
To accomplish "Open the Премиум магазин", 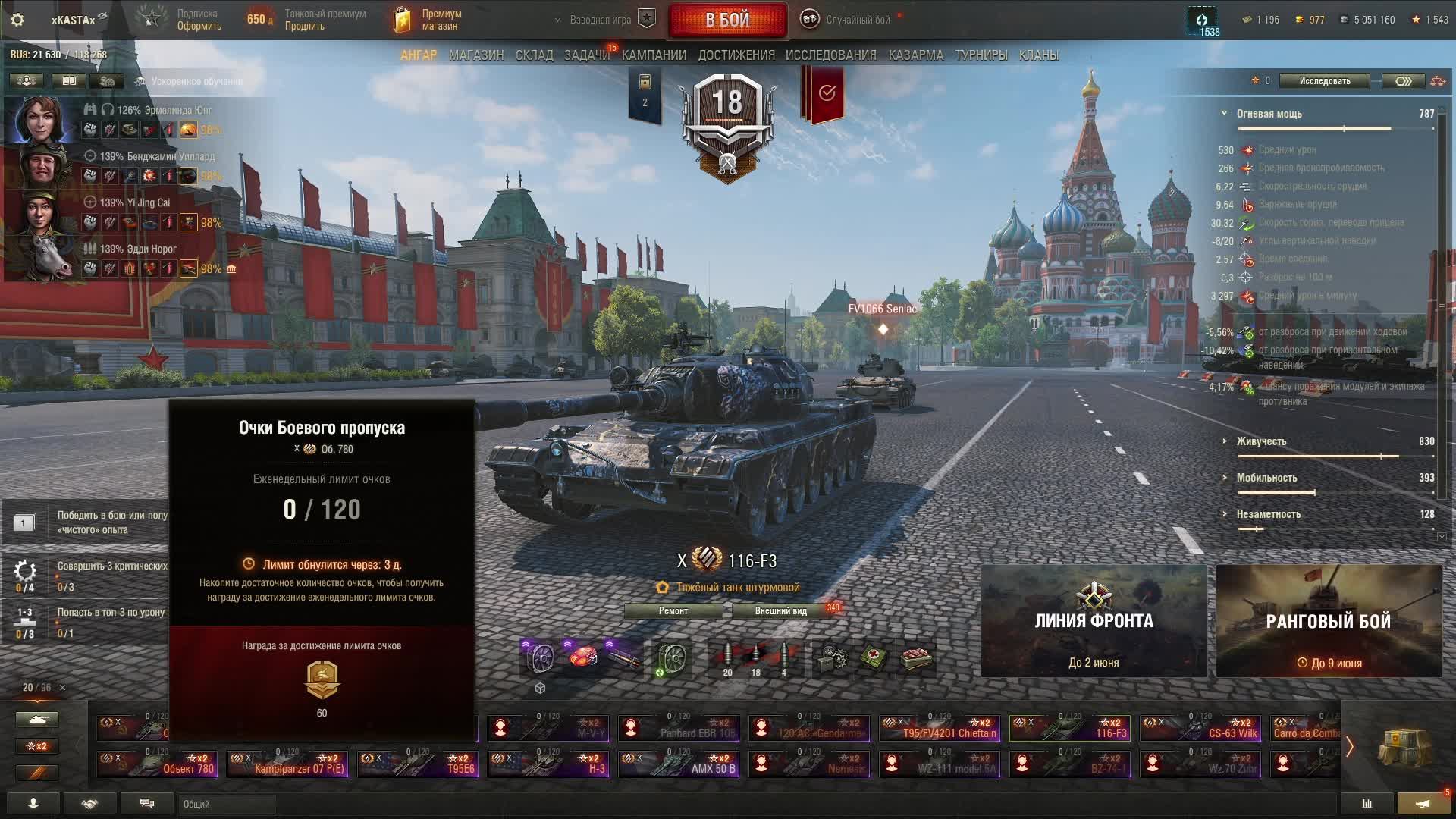I will coord(428,20).
